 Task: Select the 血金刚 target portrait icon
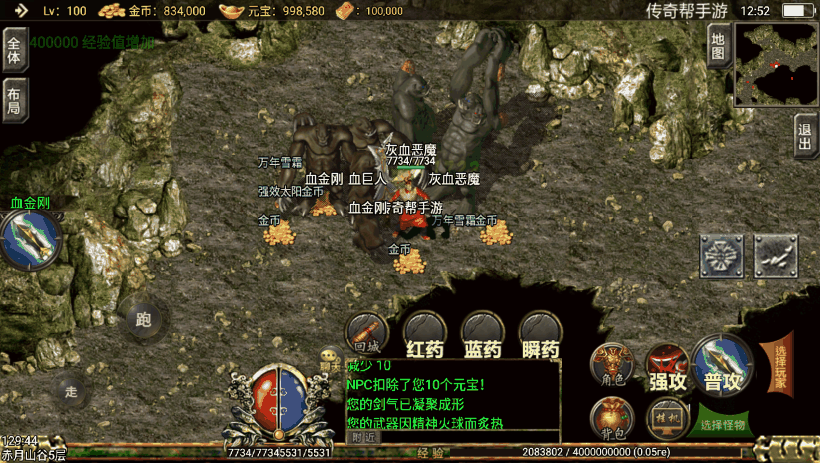click(x=31, y=240)
